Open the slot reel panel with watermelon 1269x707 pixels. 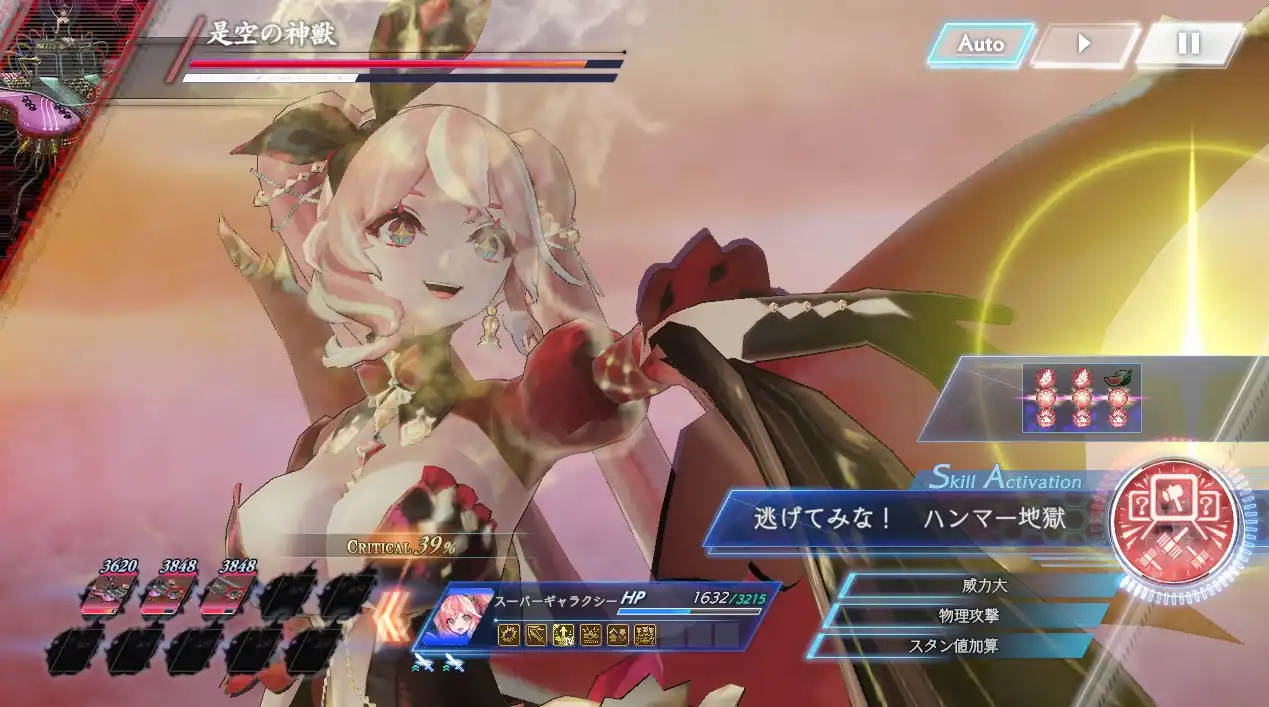coord(1081,398)
